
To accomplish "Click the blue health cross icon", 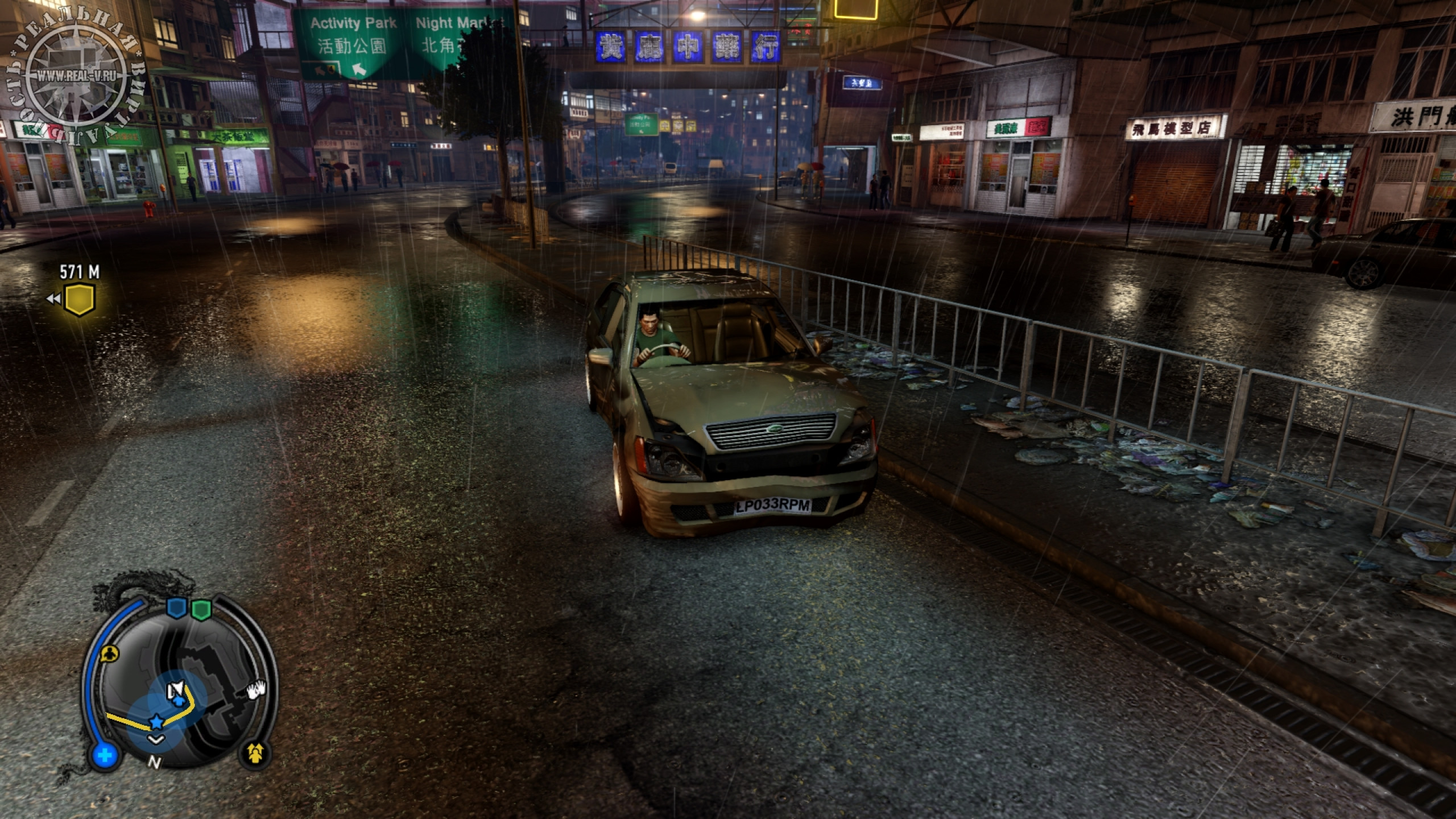I will pos(105,756).
